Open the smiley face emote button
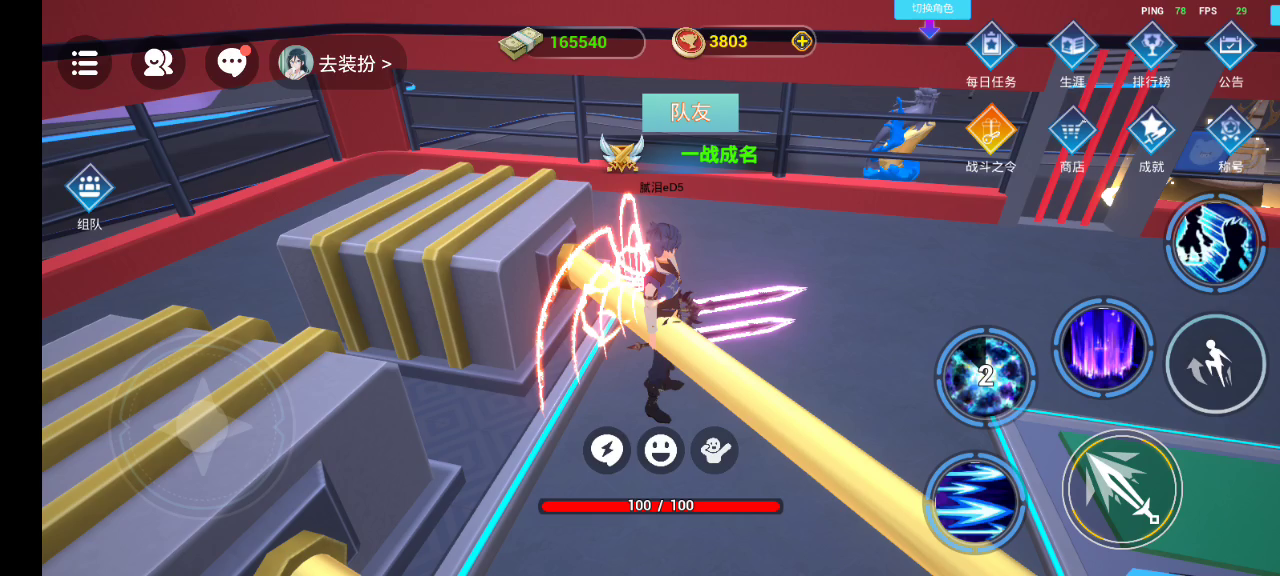 (x=660, y=451)
